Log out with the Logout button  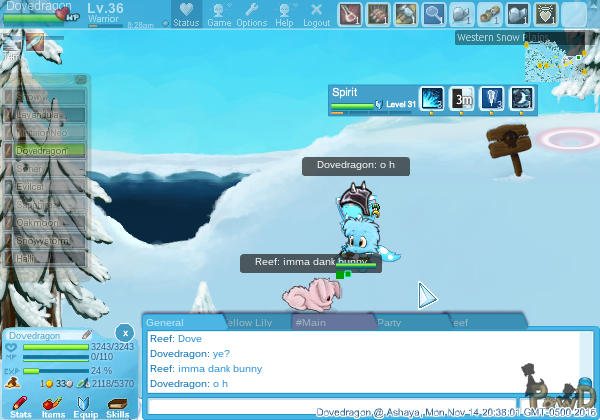click(x=316, y=14)
